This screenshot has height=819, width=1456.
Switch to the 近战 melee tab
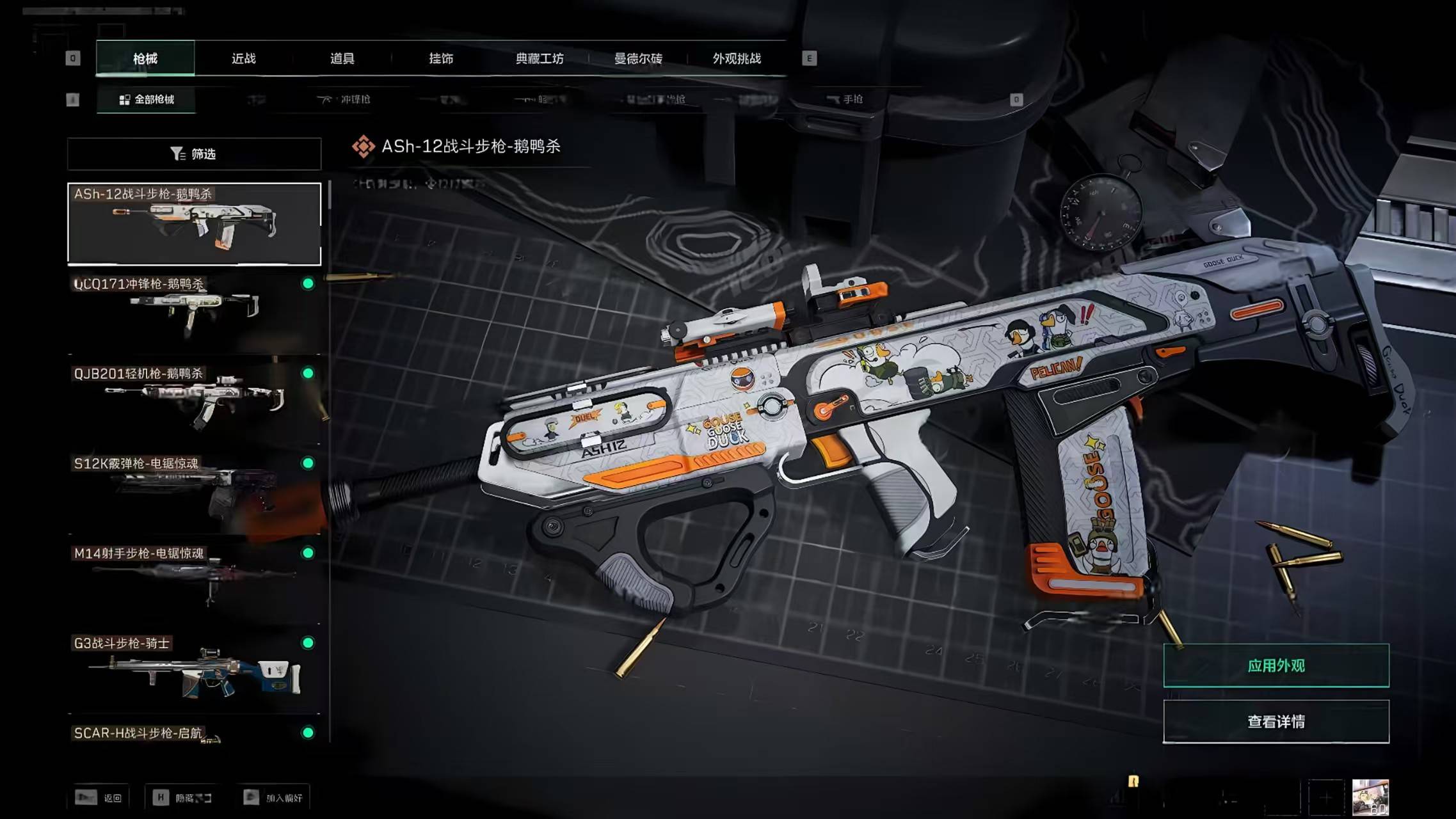243,59
